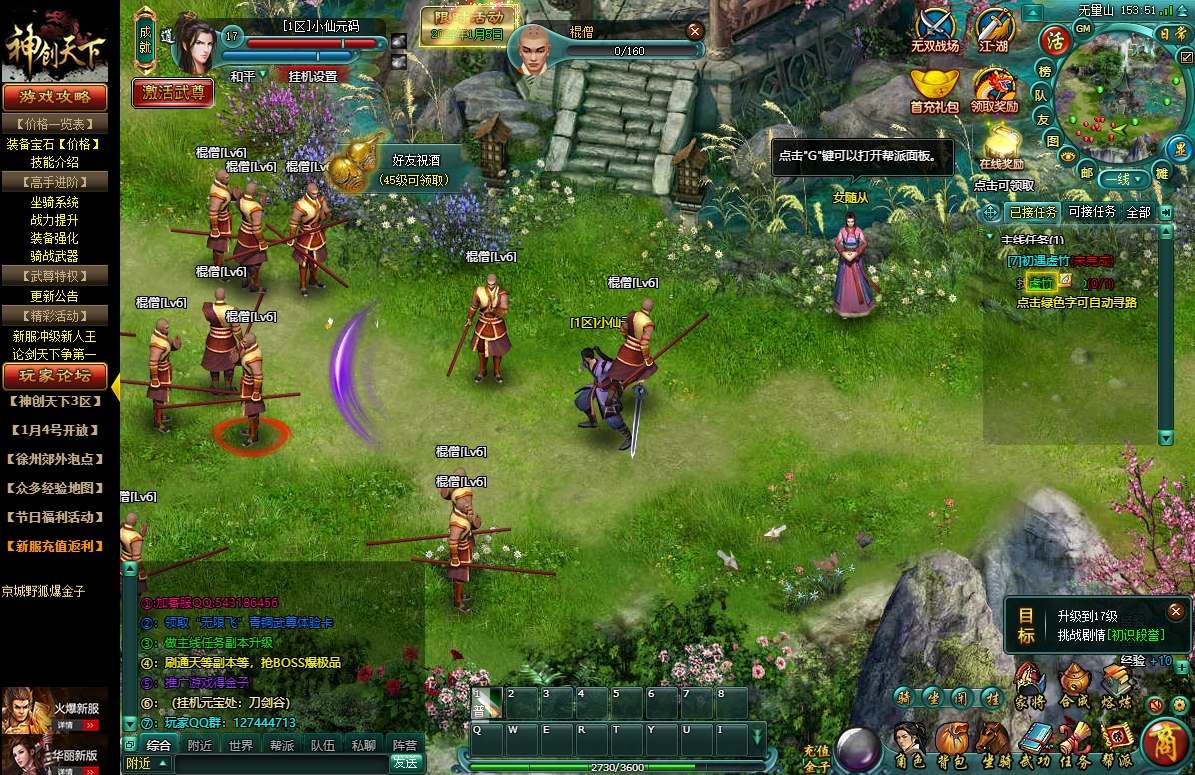This screenshot has height=775, width=1195.
Task: Switch chat to the 世界 world tab
Action: click(241, 745)
